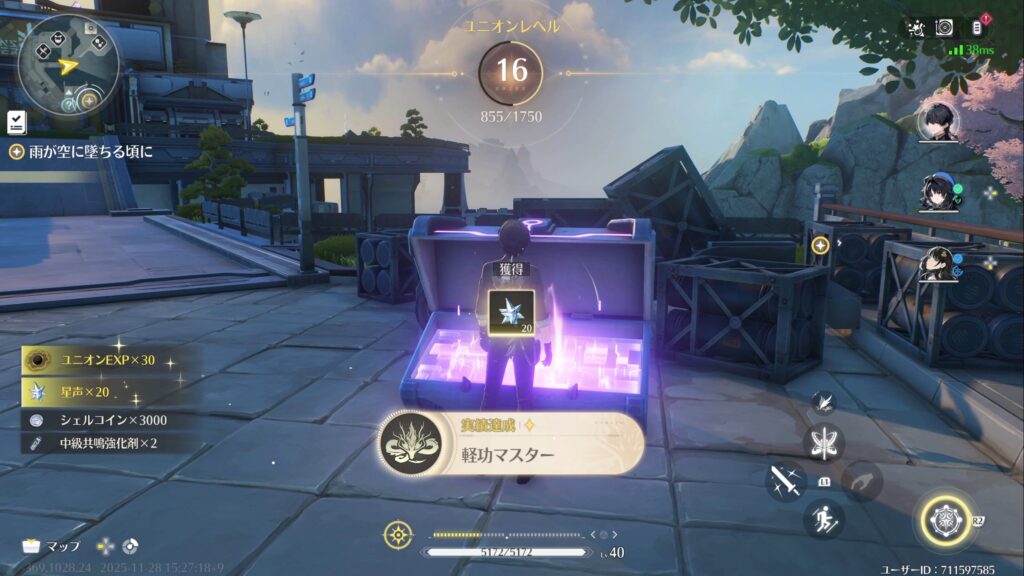Use the sword attack button
1024x576 pixels.
[x=786, y=481]
